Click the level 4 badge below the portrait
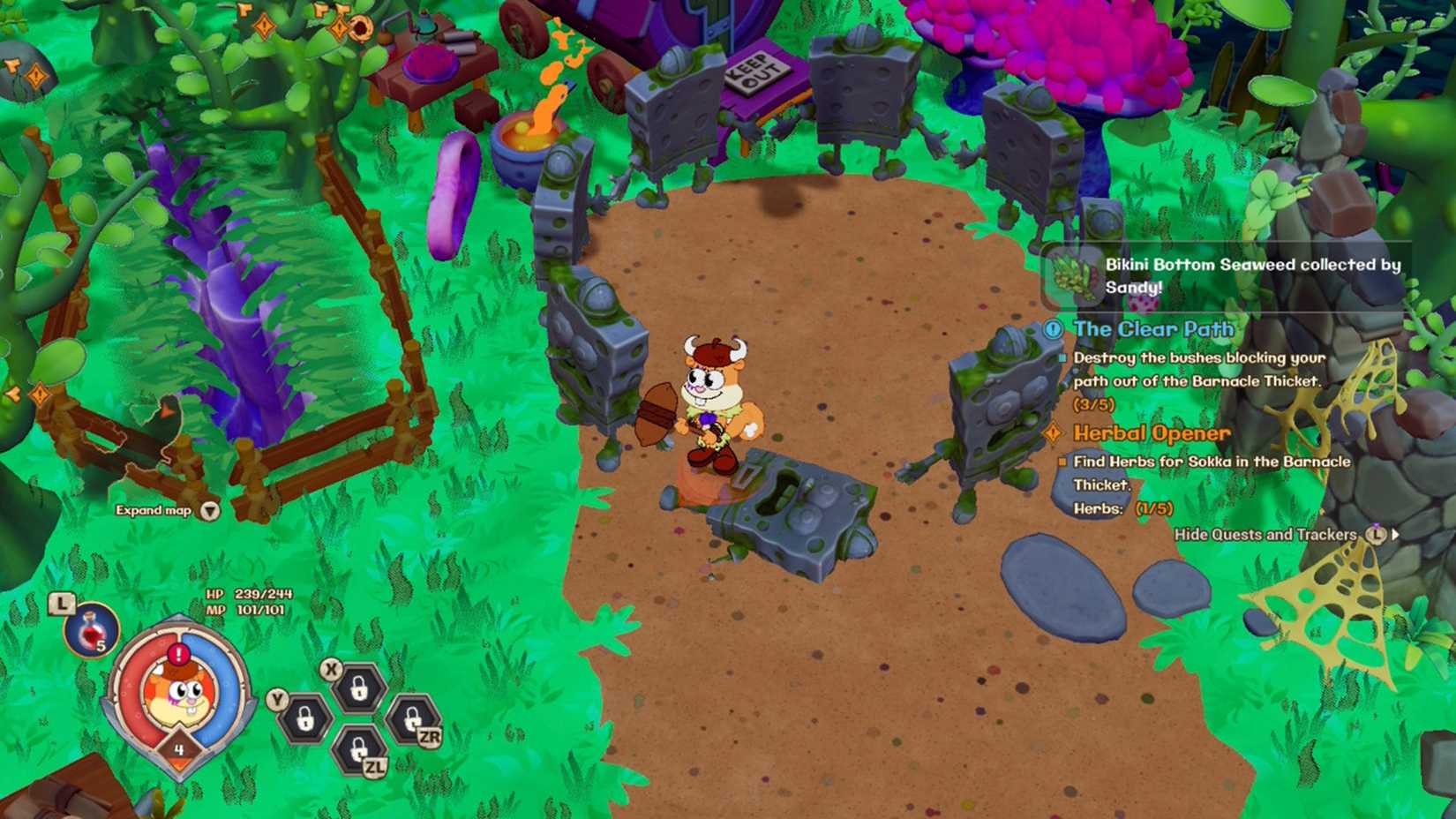 (179, 748)
